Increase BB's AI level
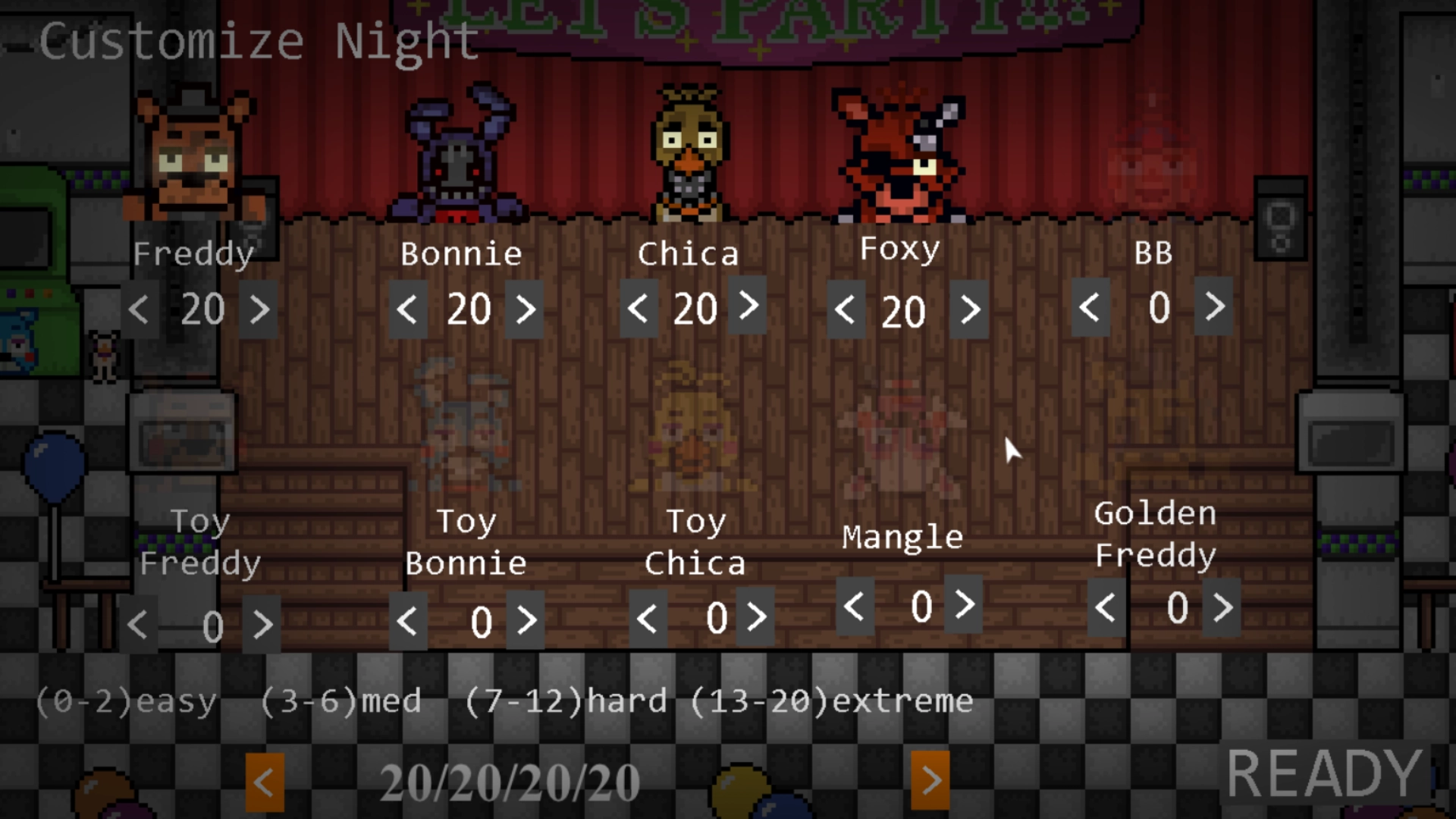The width and height of the screenshot is (1456, 819). (x=1213, y=308)
